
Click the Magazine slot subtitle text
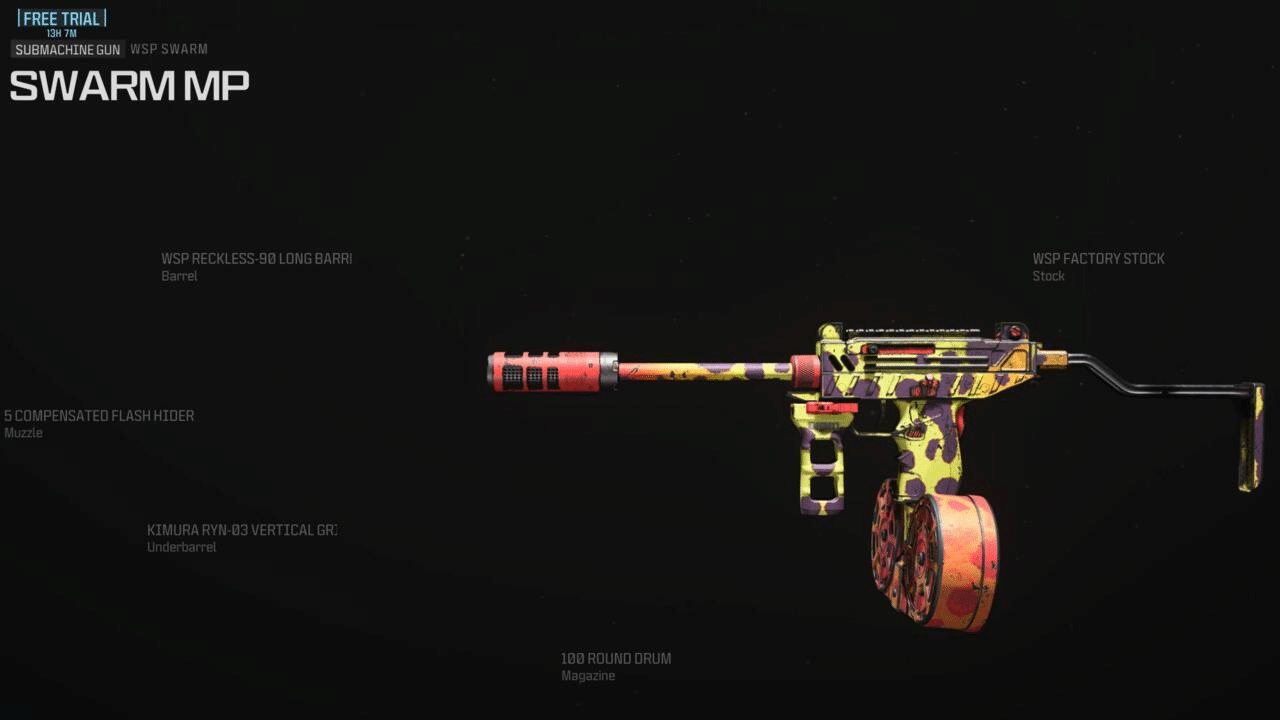588,675
